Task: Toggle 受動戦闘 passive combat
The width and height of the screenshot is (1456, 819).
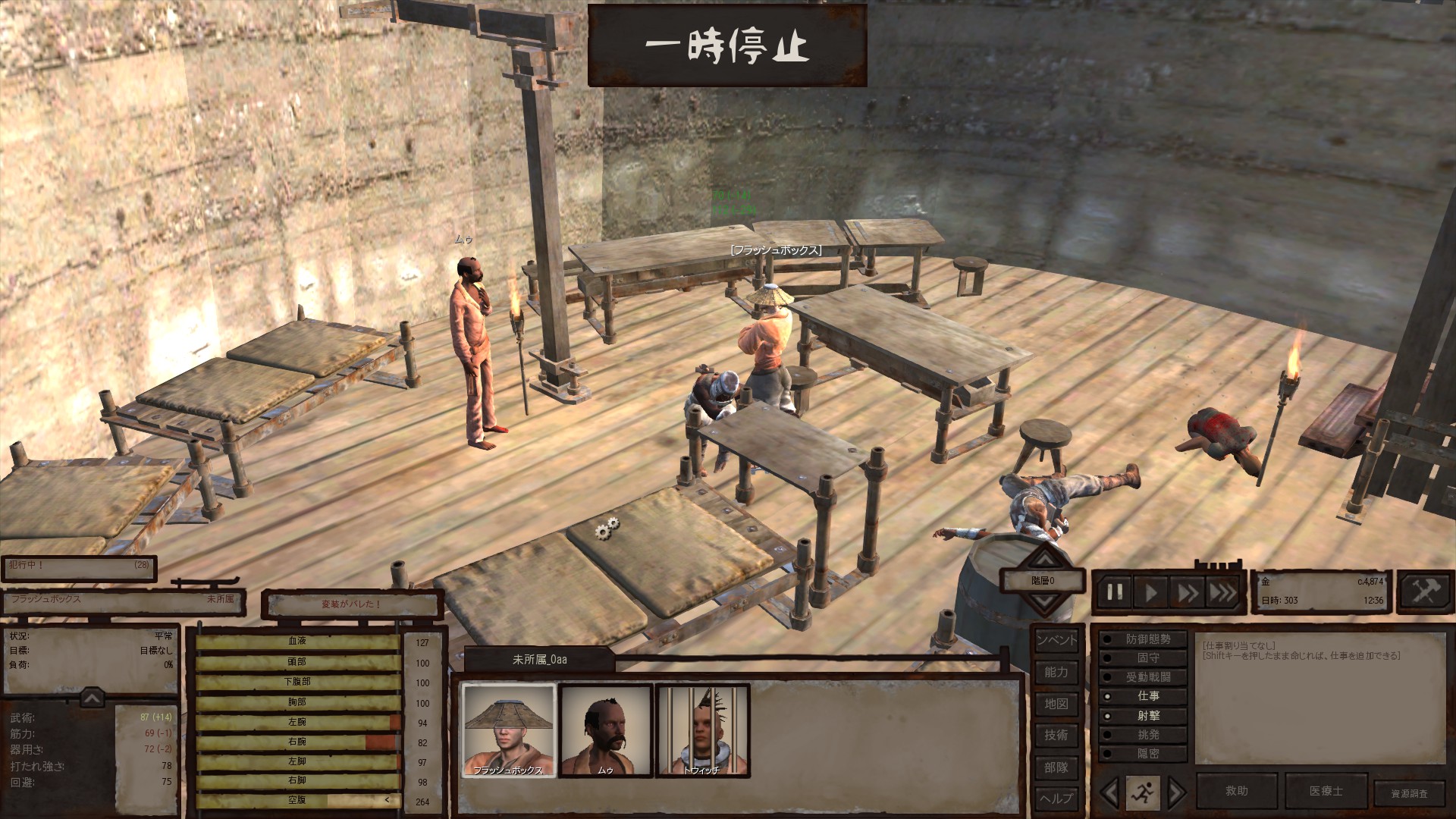Action: click(x=1143, y=677)
